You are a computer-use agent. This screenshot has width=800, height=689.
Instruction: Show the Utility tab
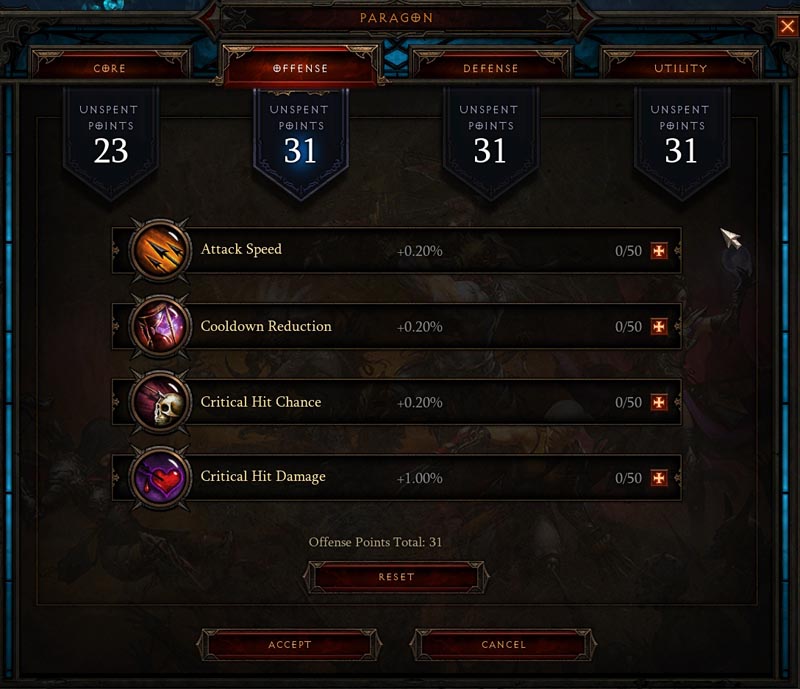click(681, 68)
